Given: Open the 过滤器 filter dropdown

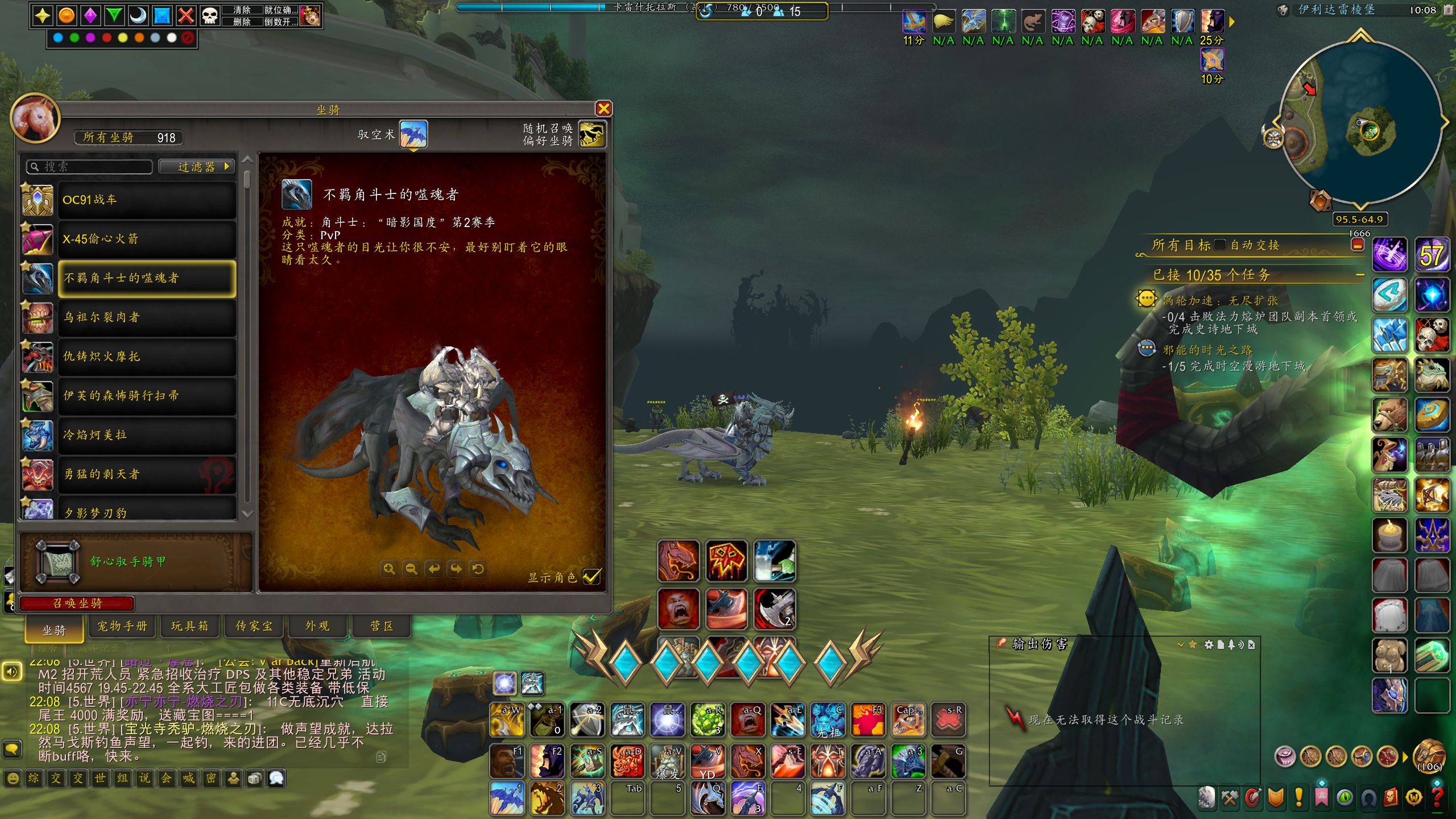Looking at the screenshot, I should pyautogui.click(x=197, y=167).
